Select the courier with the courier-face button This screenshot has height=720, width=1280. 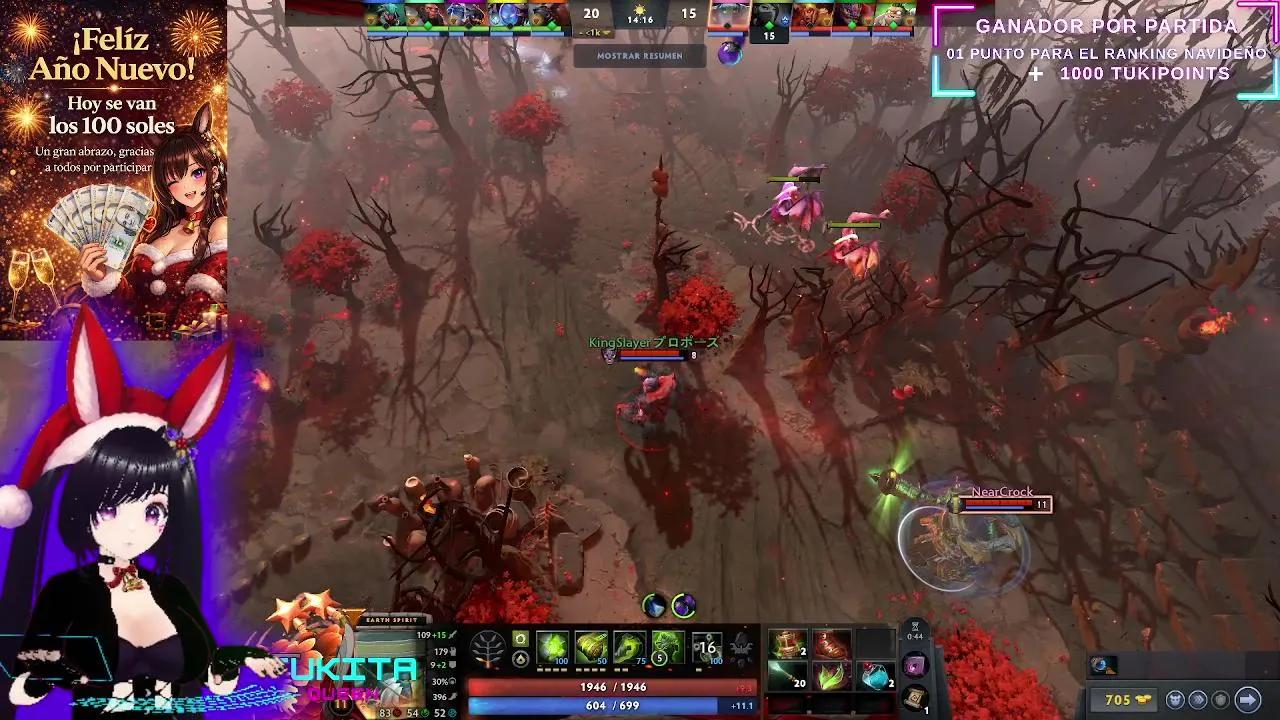(1176, 700)
